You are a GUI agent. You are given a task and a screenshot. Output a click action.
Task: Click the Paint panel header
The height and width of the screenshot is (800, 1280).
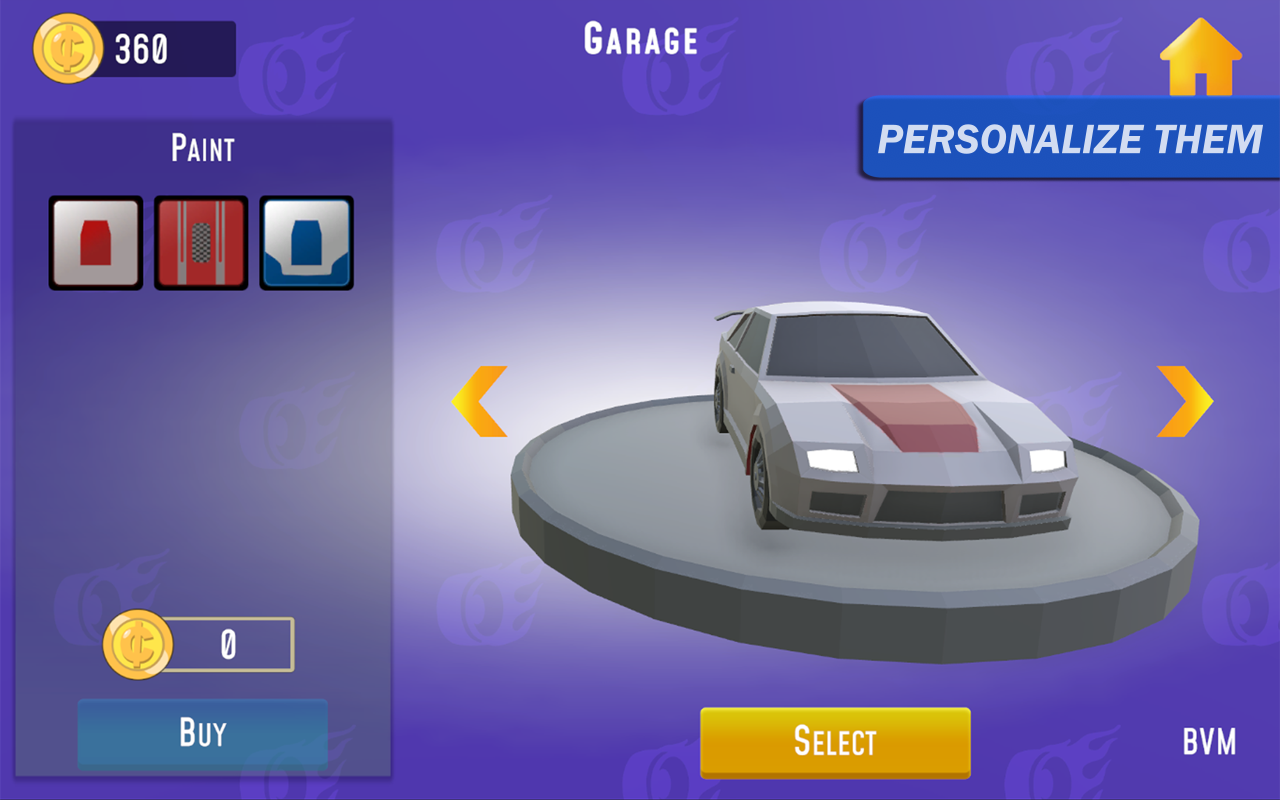pos(201,147)
